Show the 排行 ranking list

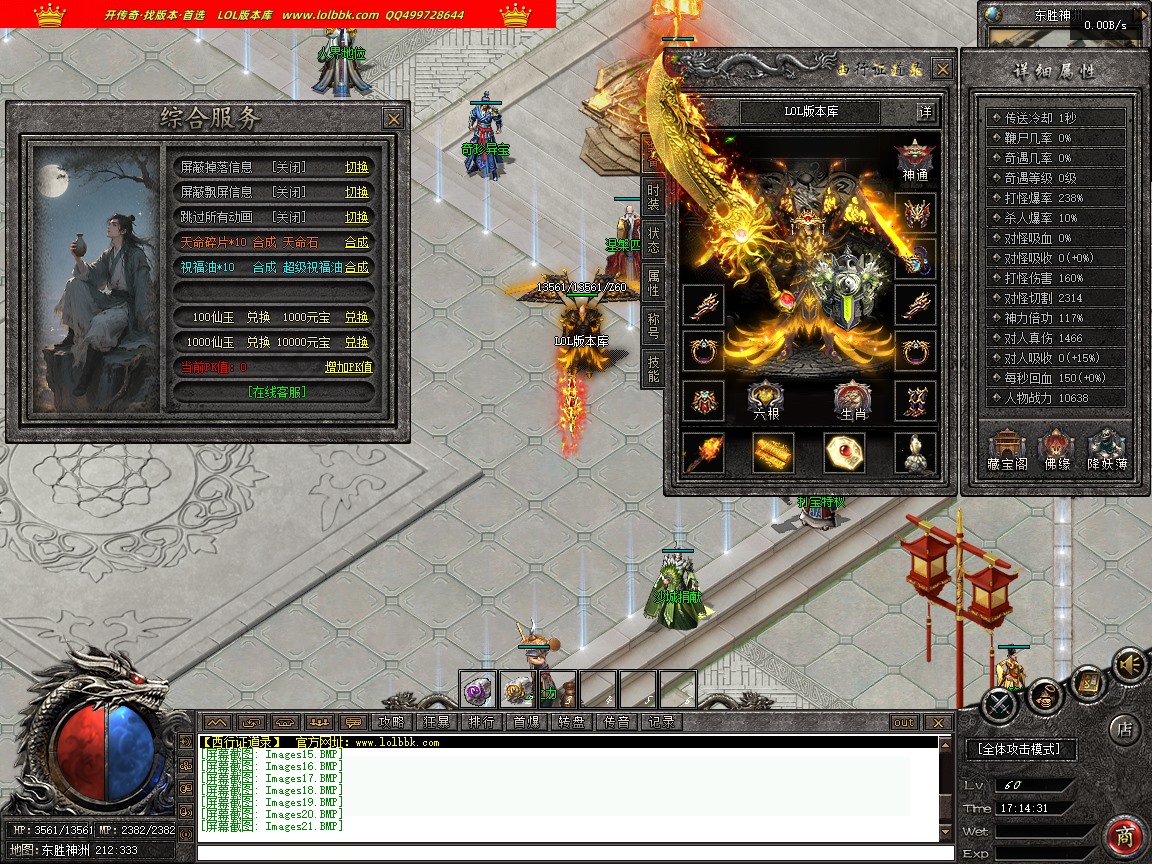pyautogui.click(x=480, y=722)
